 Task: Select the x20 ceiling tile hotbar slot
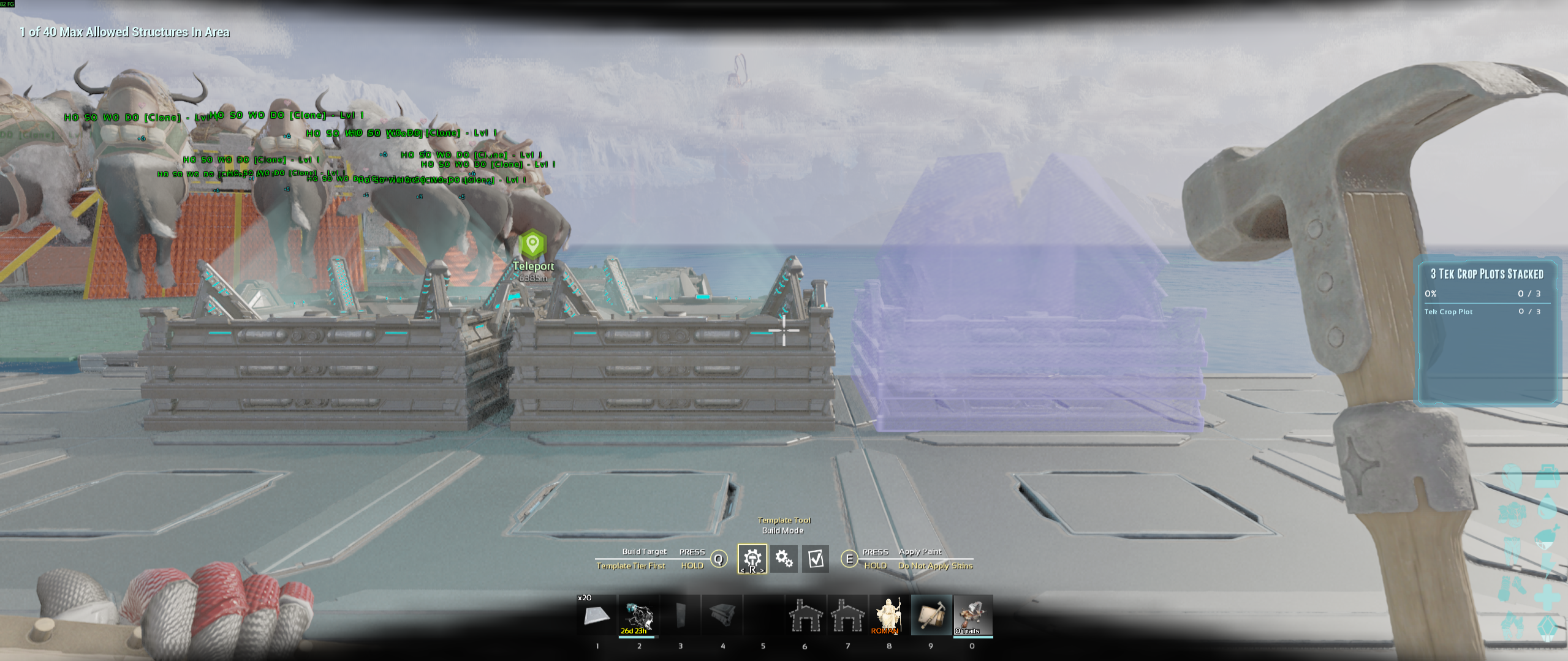pyautogui.click(x=596, y=615)
